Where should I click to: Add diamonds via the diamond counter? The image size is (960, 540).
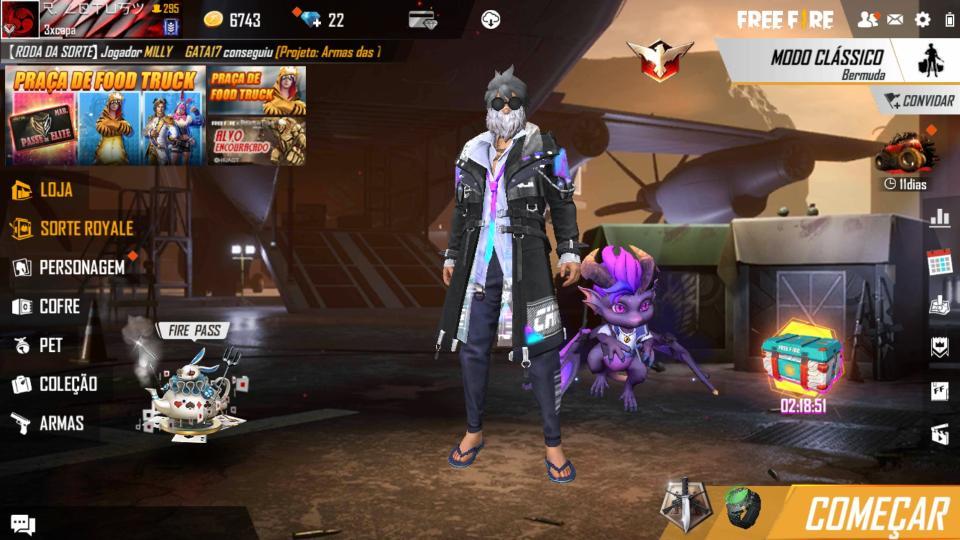click(x=320, y=20)
